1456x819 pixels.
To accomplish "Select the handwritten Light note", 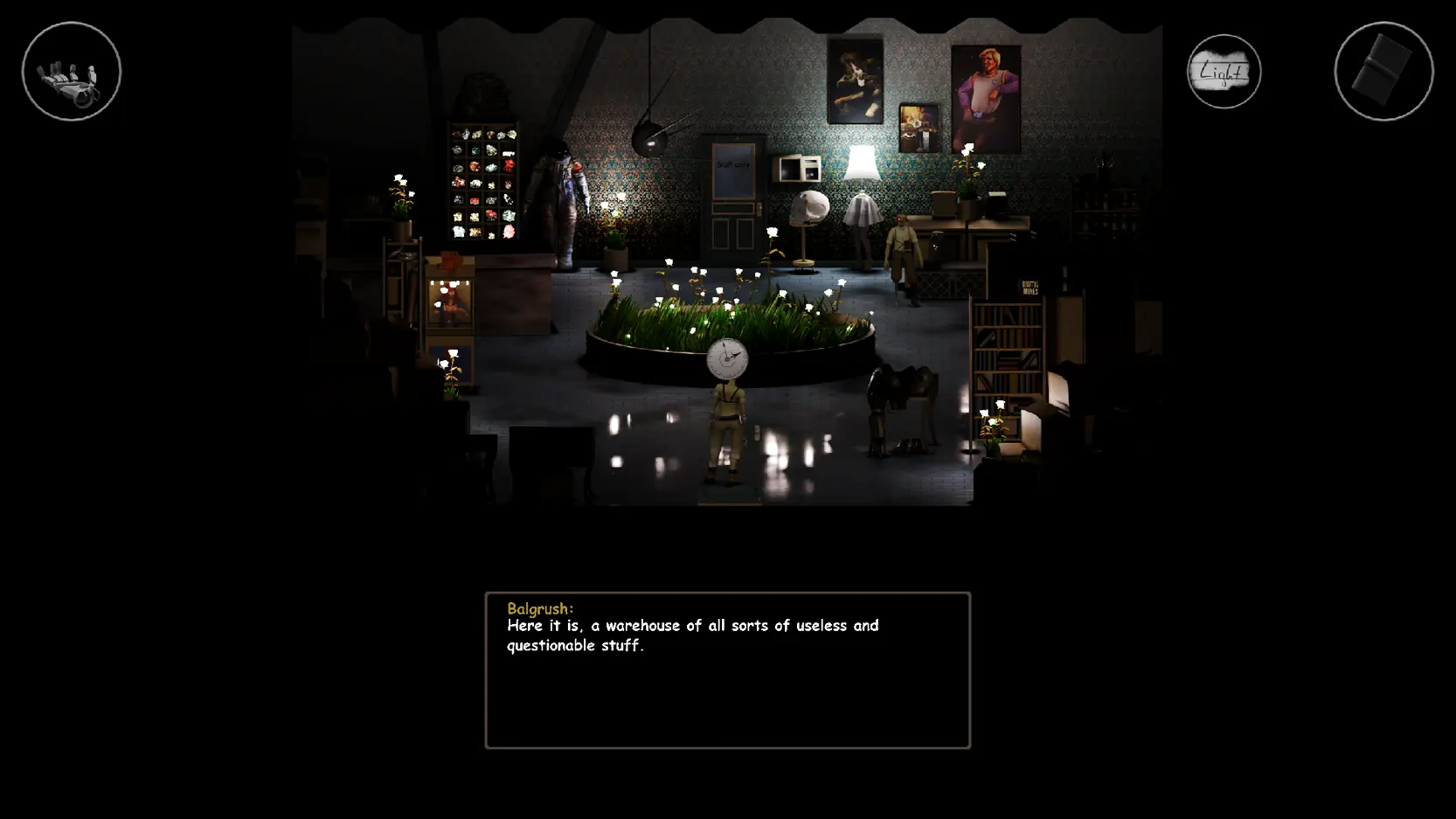I will pyautogui.click(x=1224, y=72).
